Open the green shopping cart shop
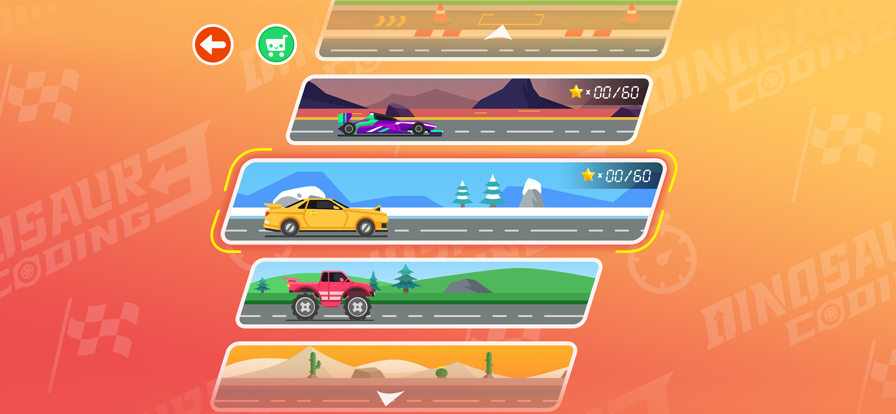 (277, 45)
